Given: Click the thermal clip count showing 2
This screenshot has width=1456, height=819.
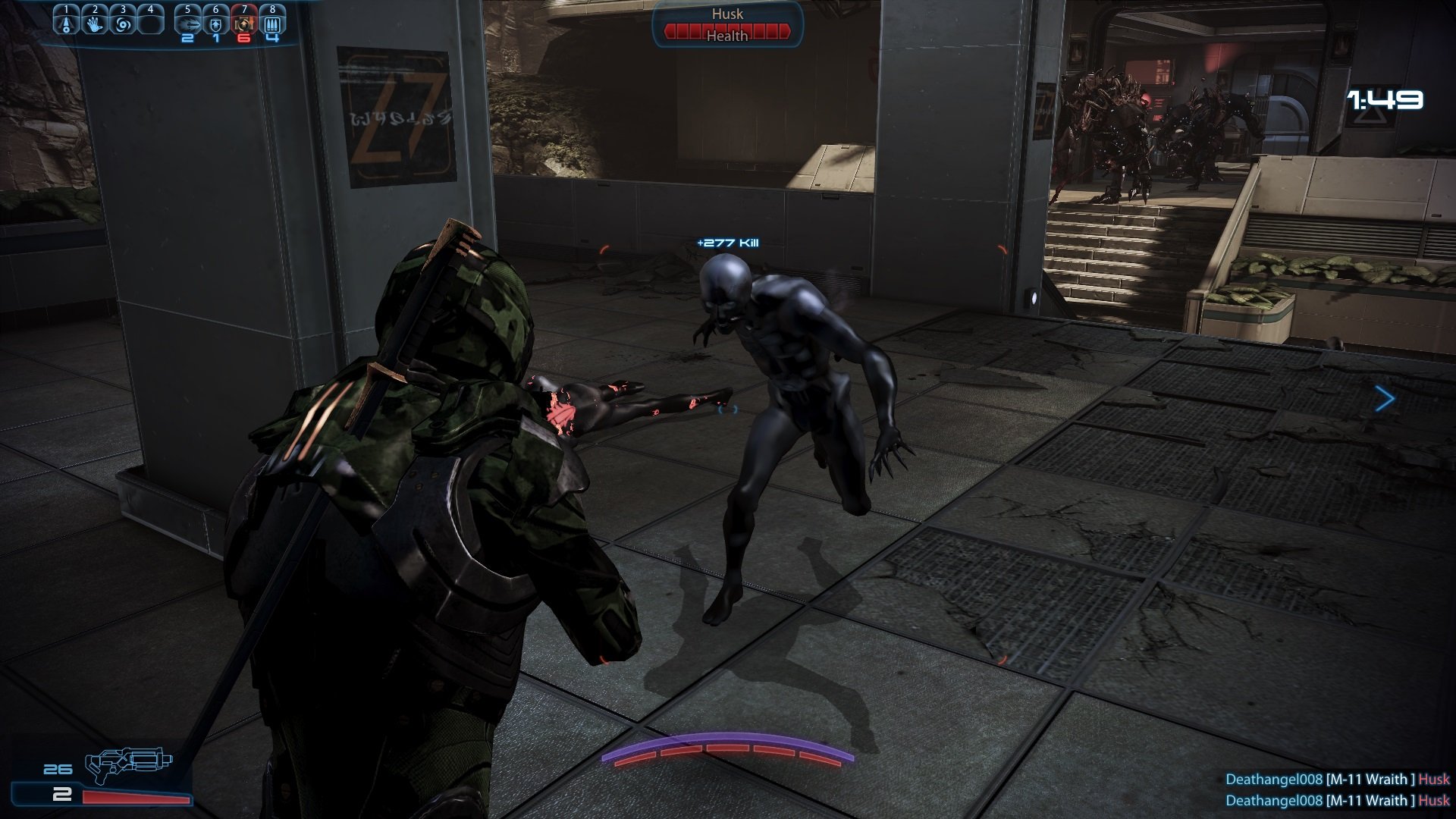Looking at the screenshot, I should pos(62,796).
